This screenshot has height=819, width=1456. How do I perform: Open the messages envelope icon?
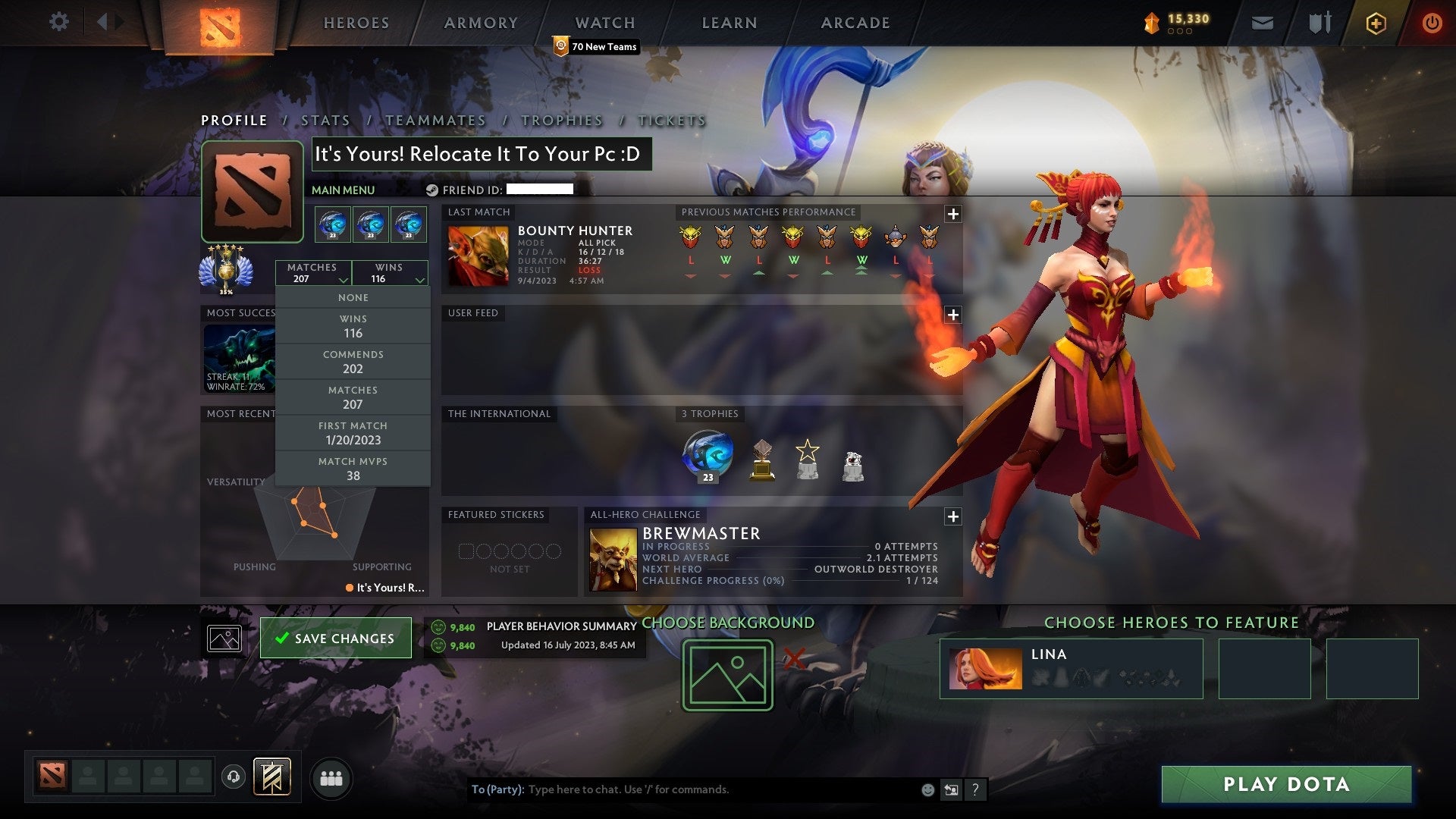1263,23
